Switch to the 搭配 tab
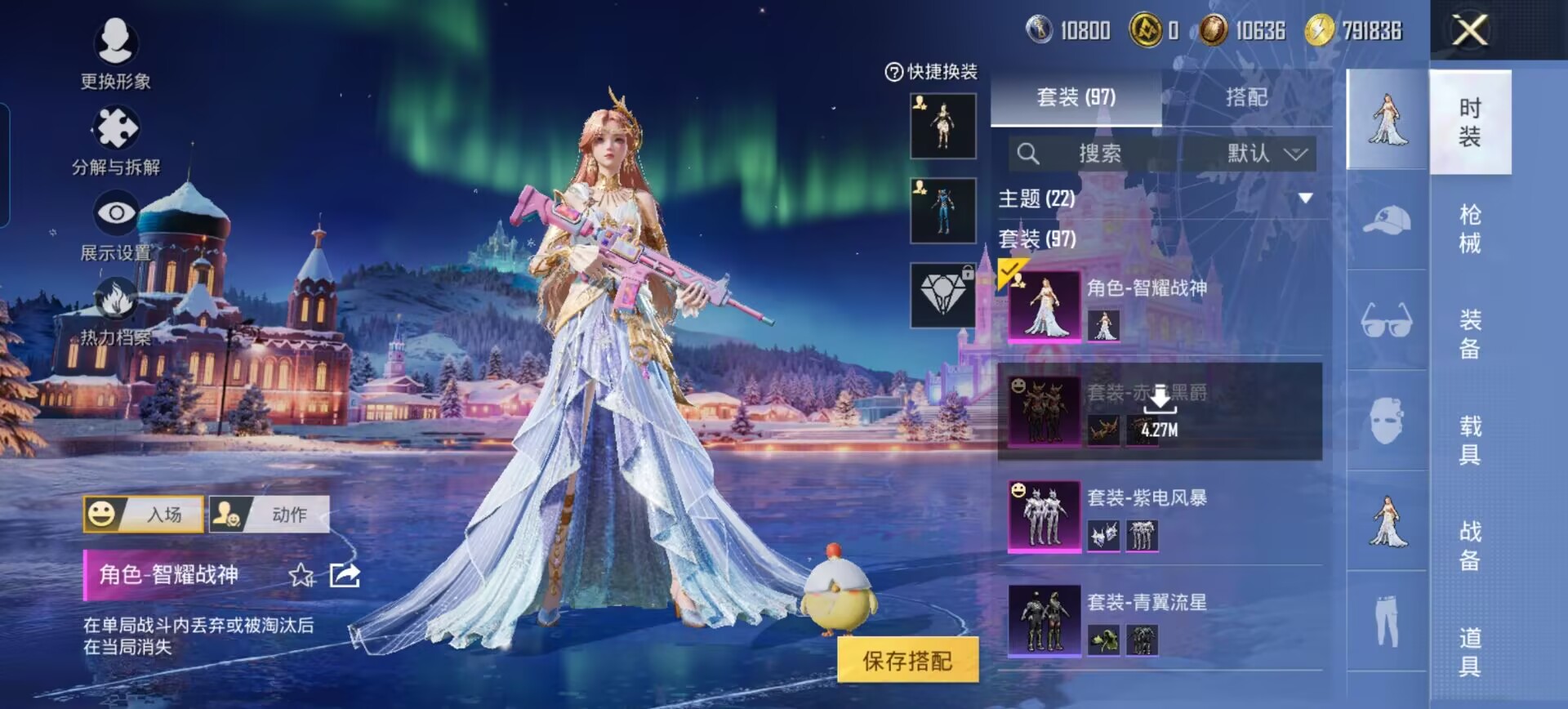The image size is (1568, 709). (x=1246, y=98)
